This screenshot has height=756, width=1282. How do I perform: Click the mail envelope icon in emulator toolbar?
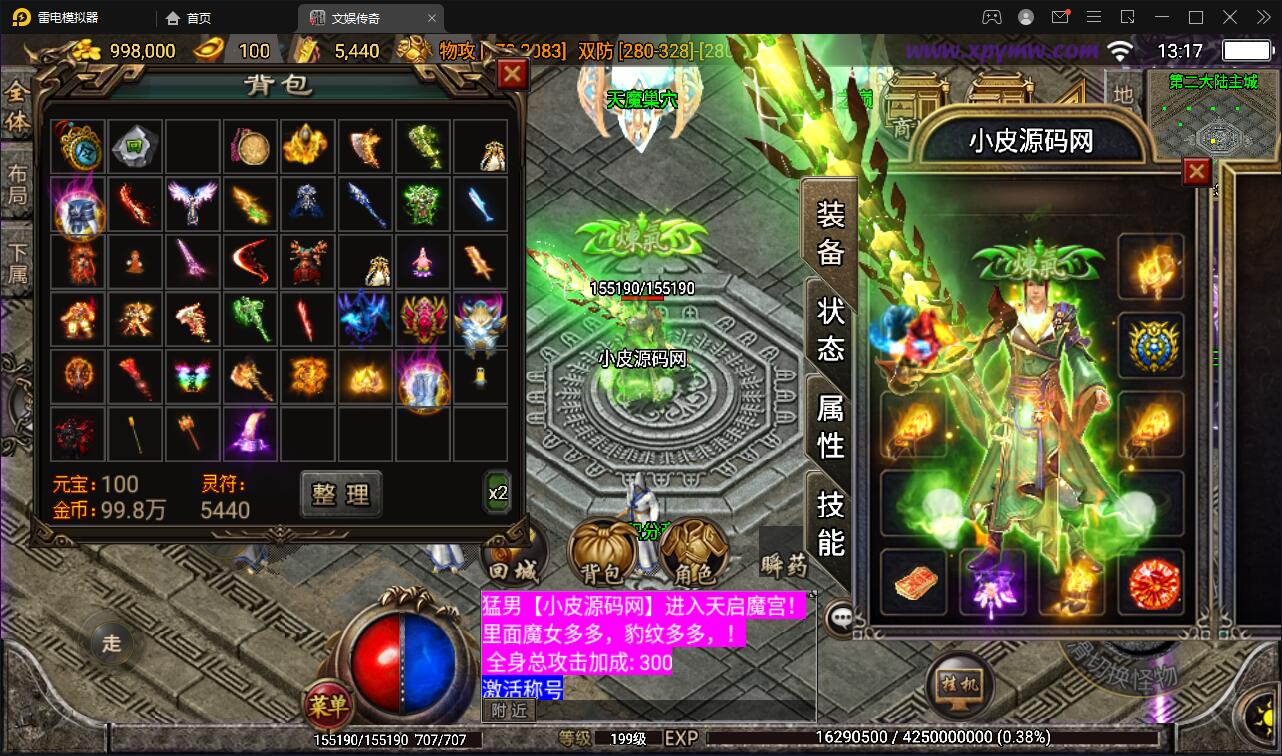[x=1062, y=17]
